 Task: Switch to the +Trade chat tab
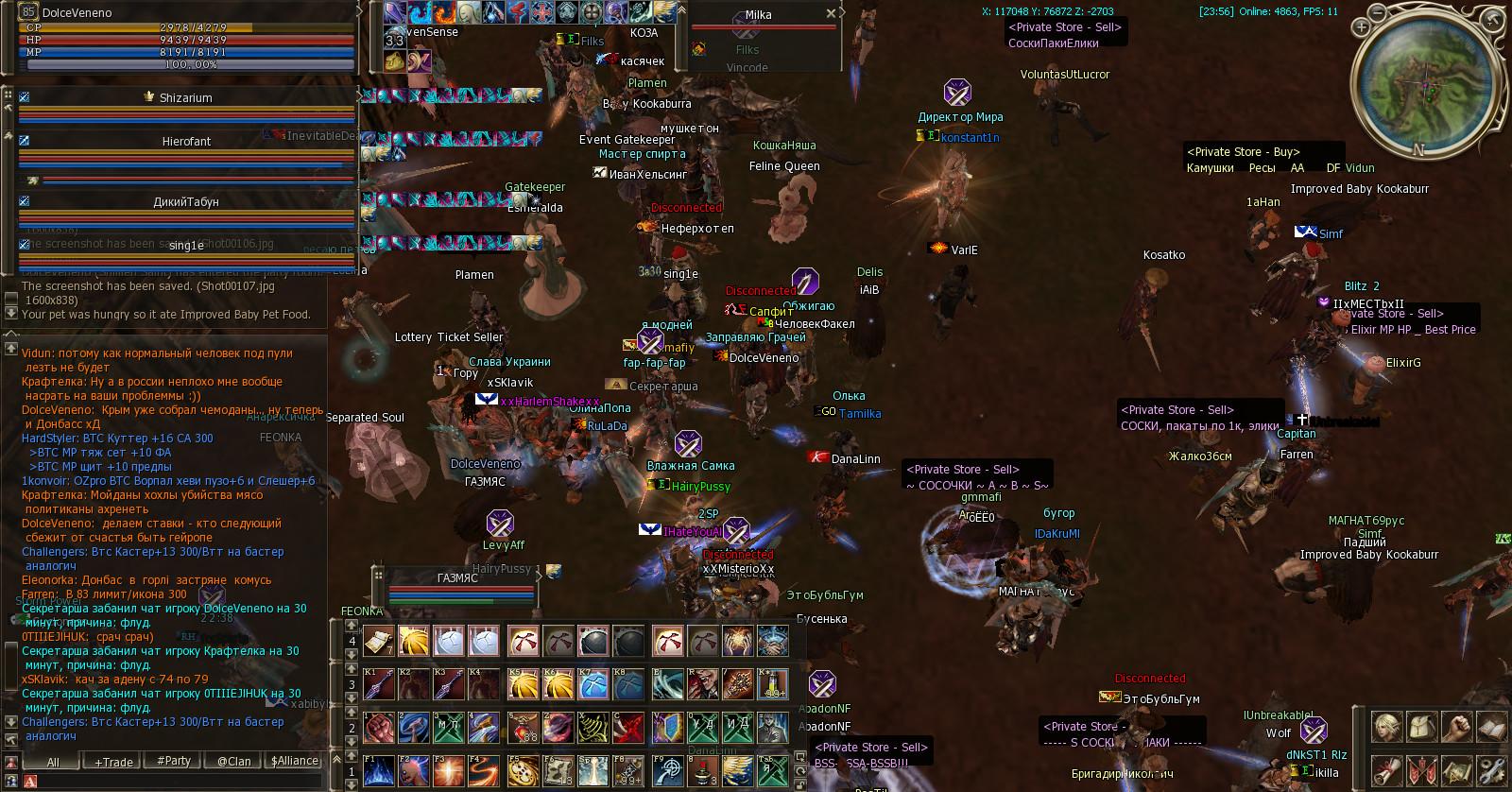point(113,762)
